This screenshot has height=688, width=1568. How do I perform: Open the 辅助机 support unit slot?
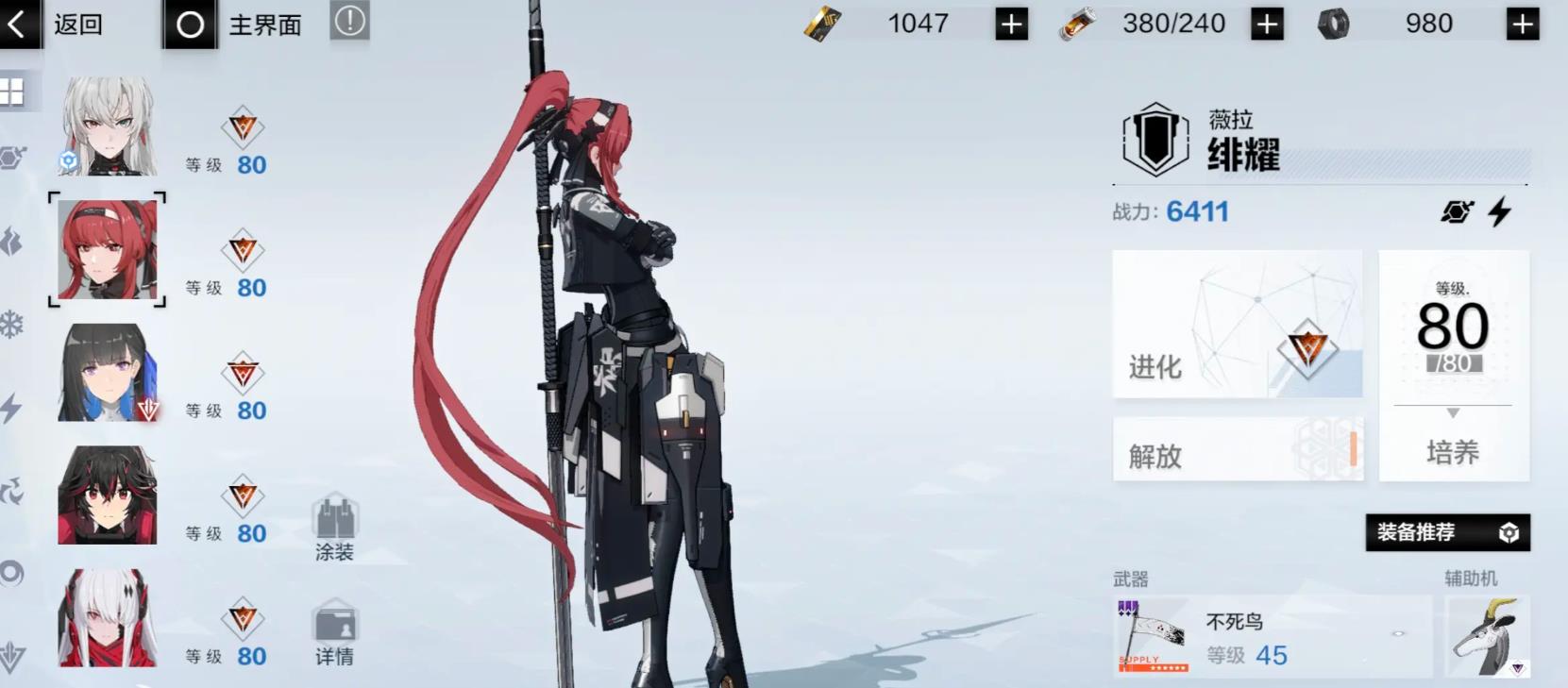pyautogui.click(x=1487, y=636)
